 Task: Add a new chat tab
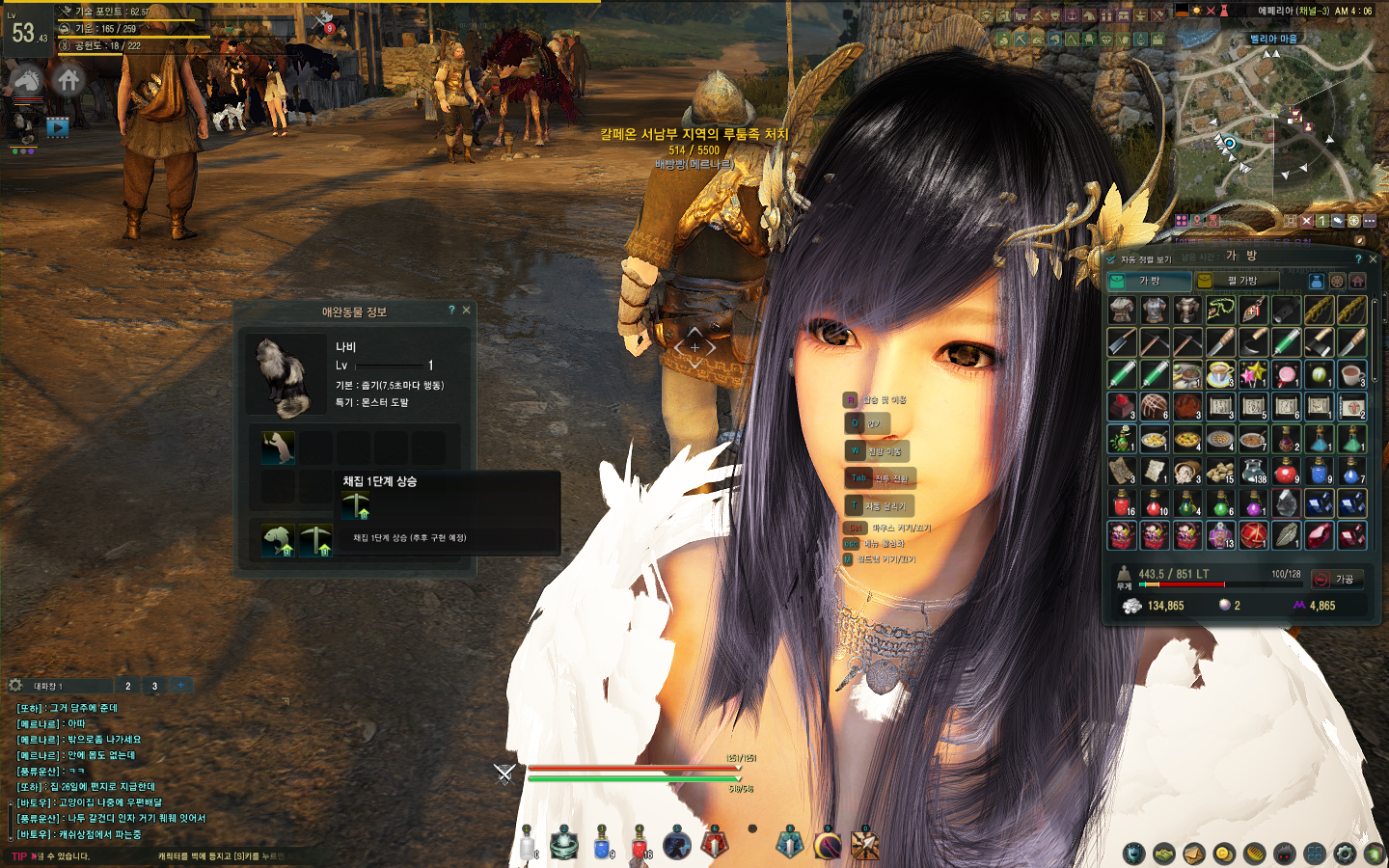(180, 686)
